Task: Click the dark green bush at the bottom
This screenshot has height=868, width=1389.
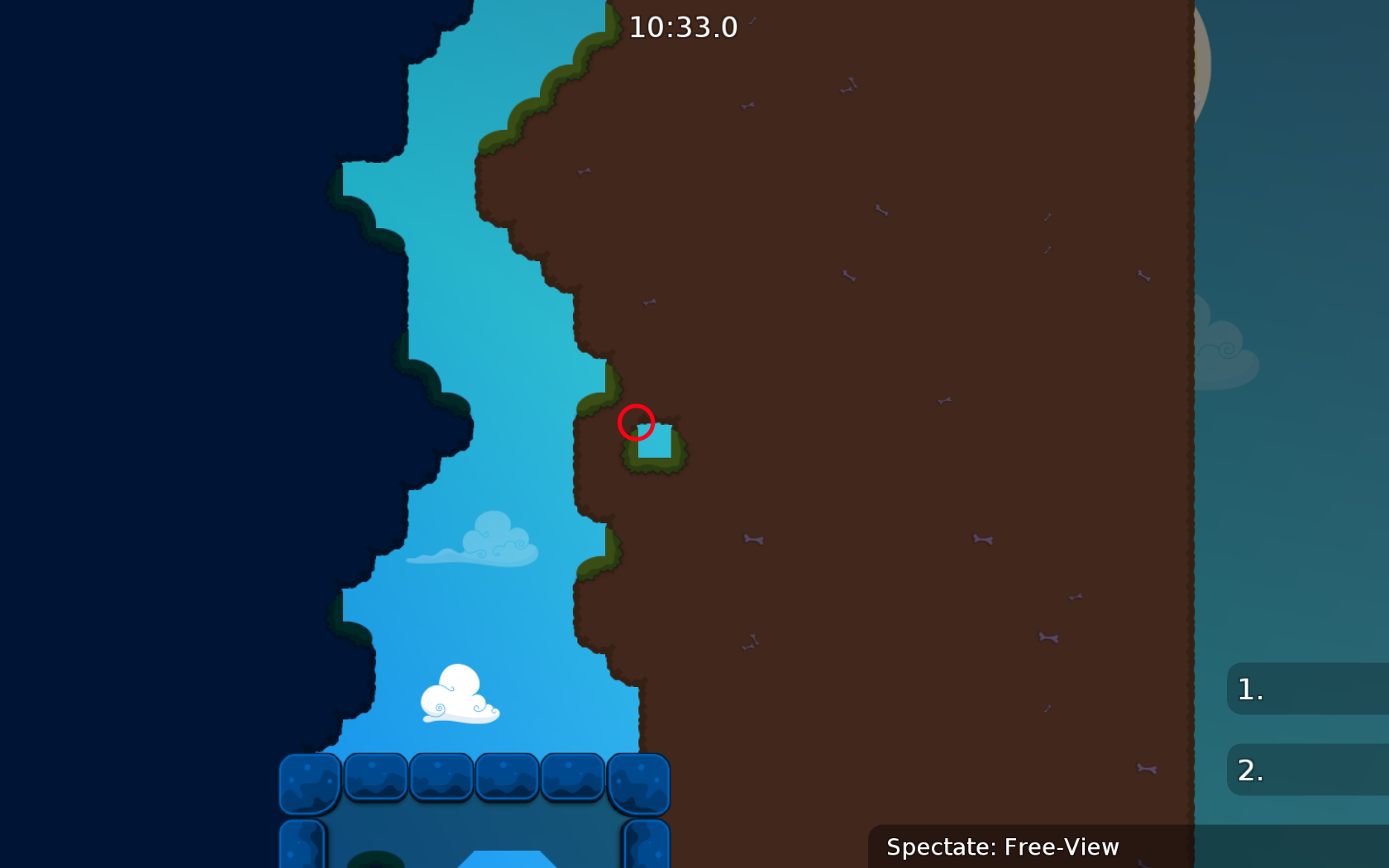Action: (x=378, y=861)
